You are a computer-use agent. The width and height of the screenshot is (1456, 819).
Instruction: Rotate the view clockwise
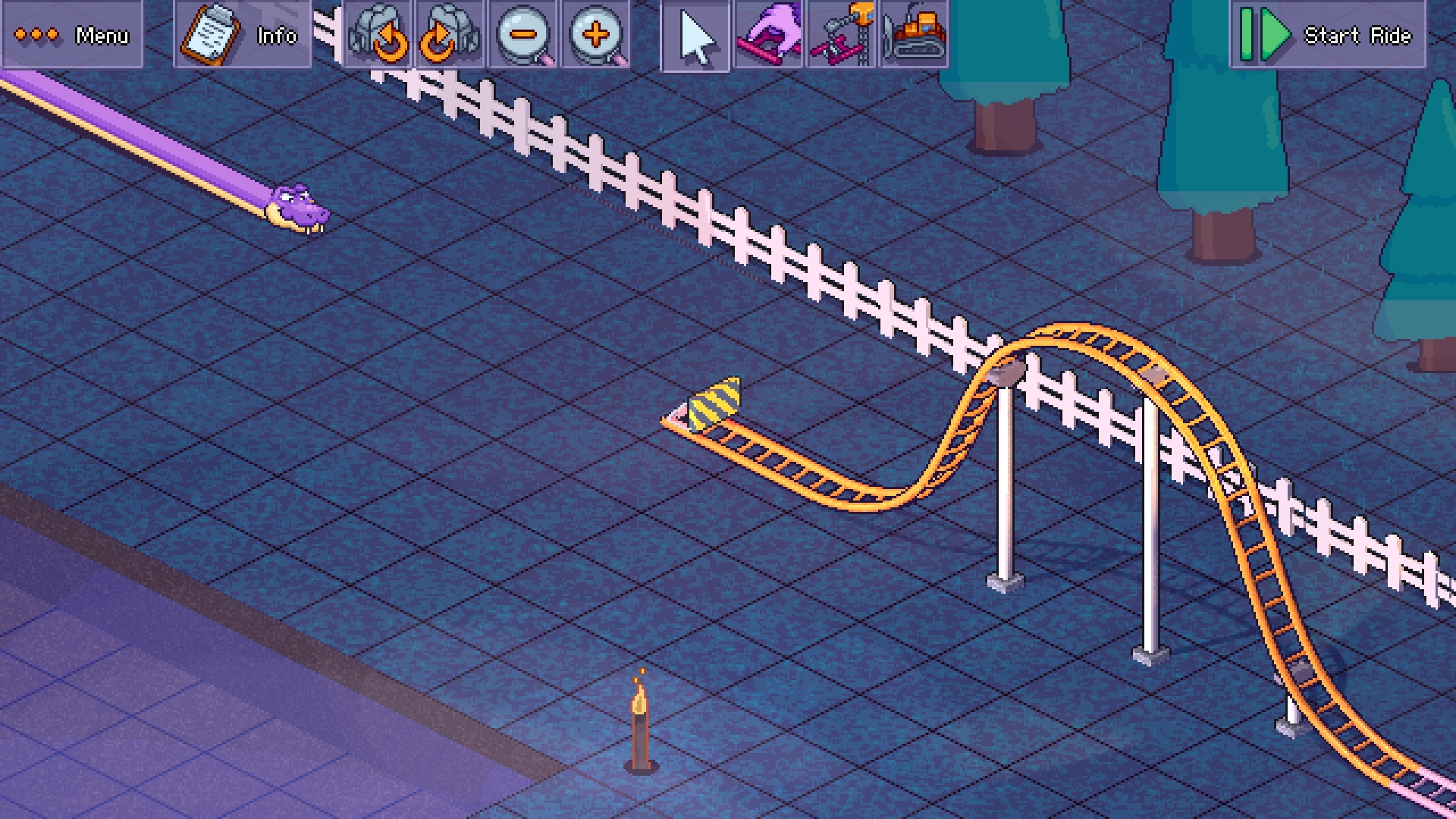click(450, 35)
